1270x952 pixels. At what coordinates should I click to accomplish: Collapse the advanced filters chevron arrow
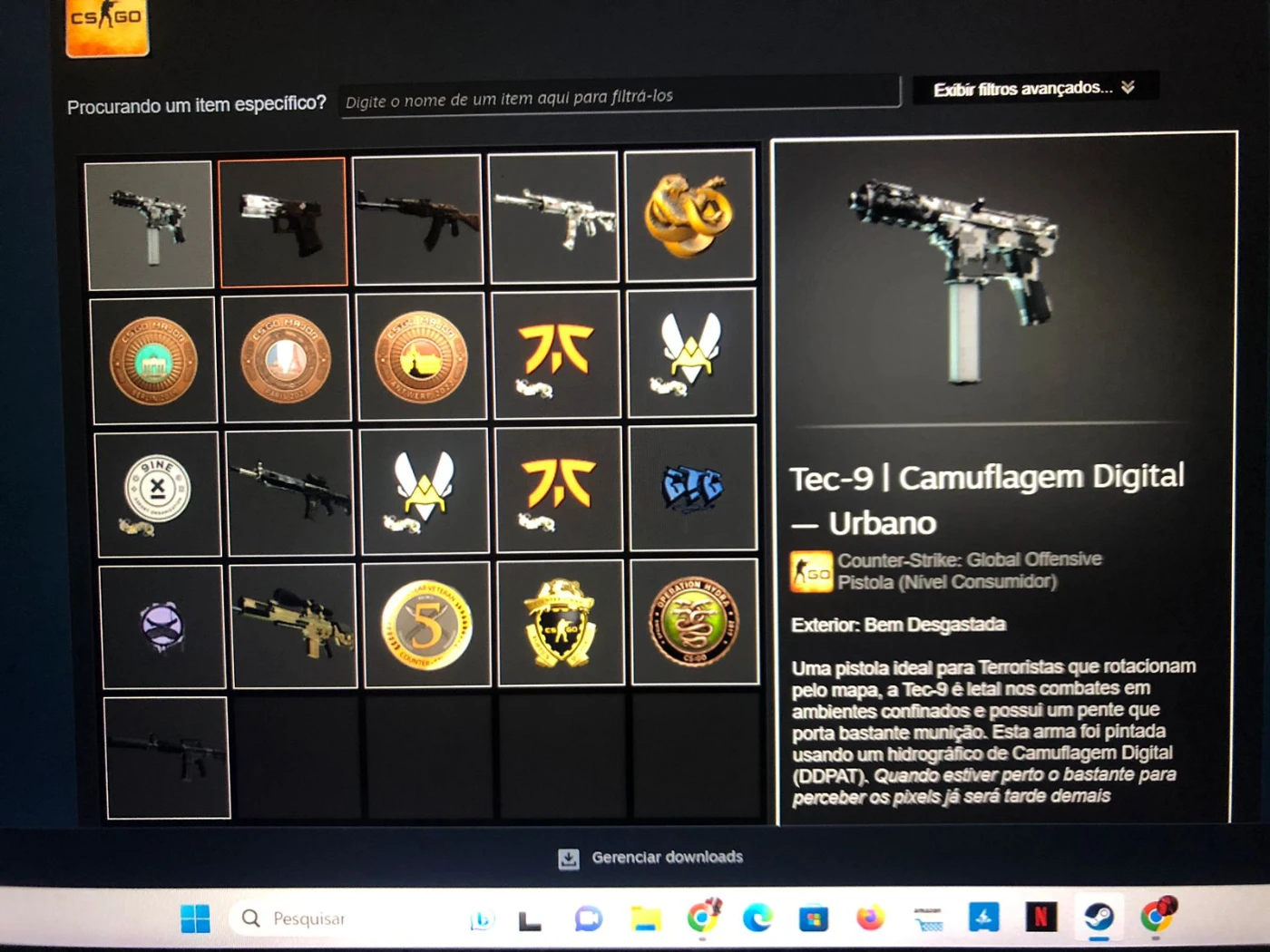[1128, 88]
